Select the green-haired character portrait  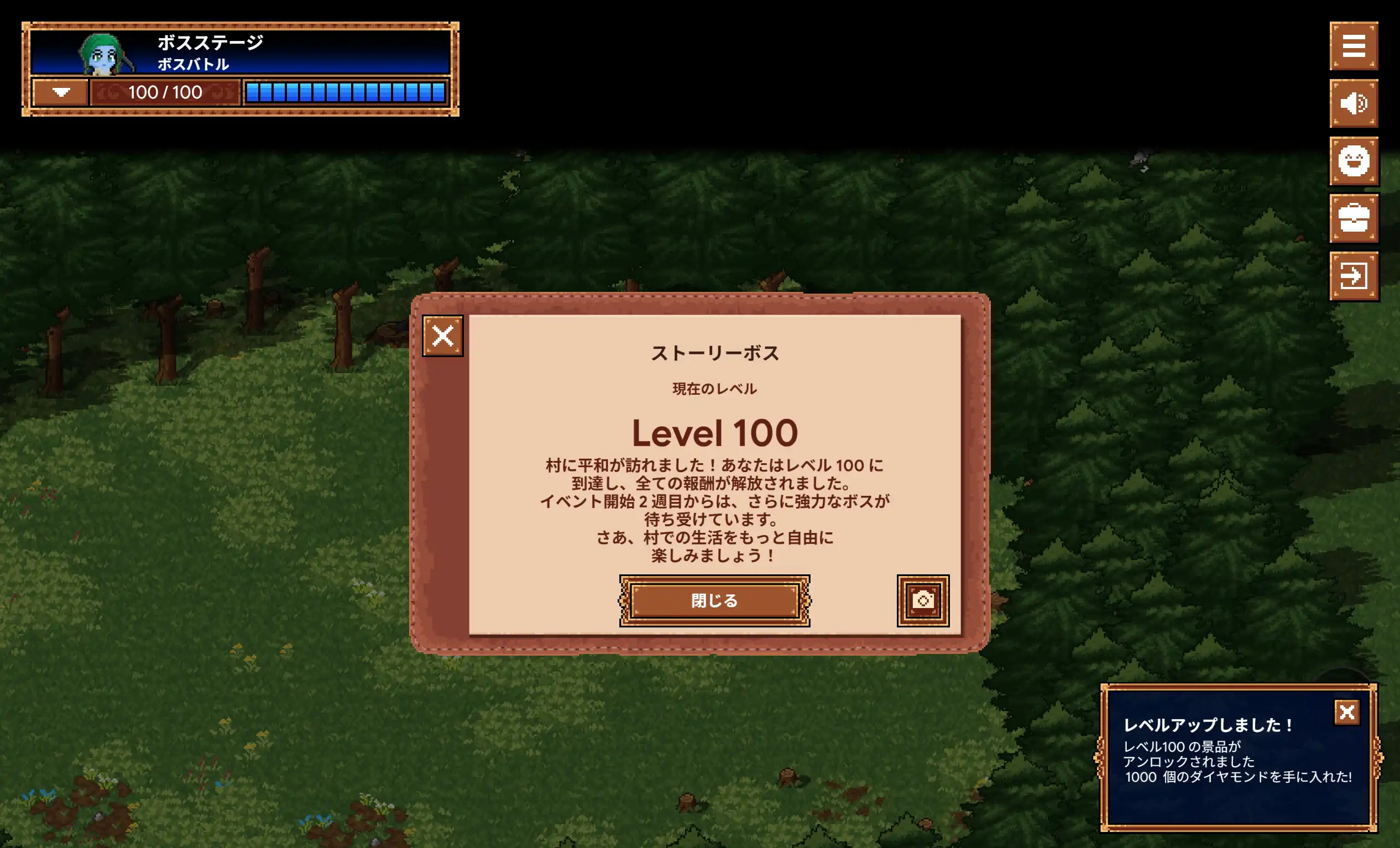102,54
